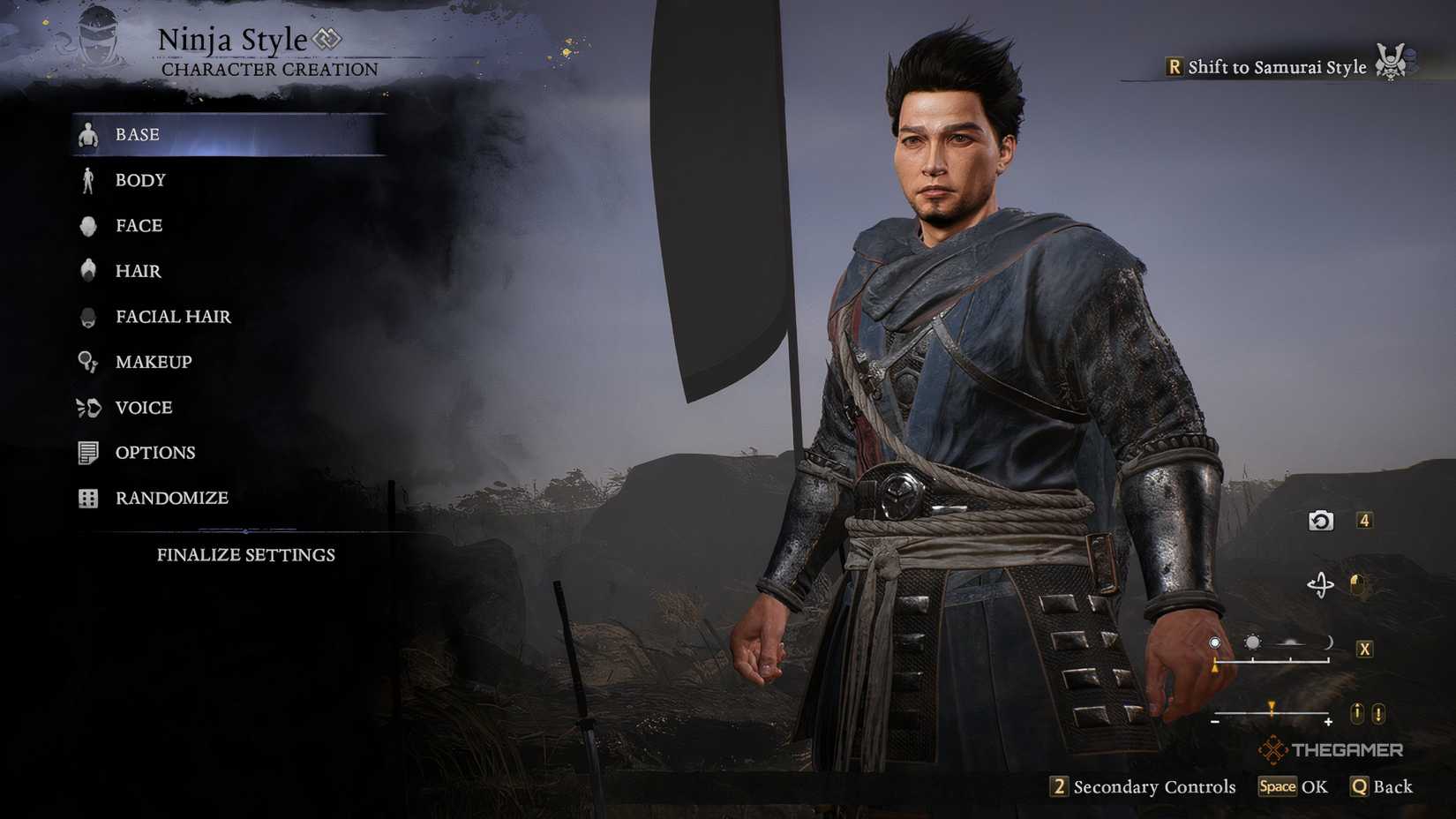Click the ninja emblem in the top-left corner
Image resolution: width=1456 pixels, height=819 pixels.
click(x=96, y=39)
